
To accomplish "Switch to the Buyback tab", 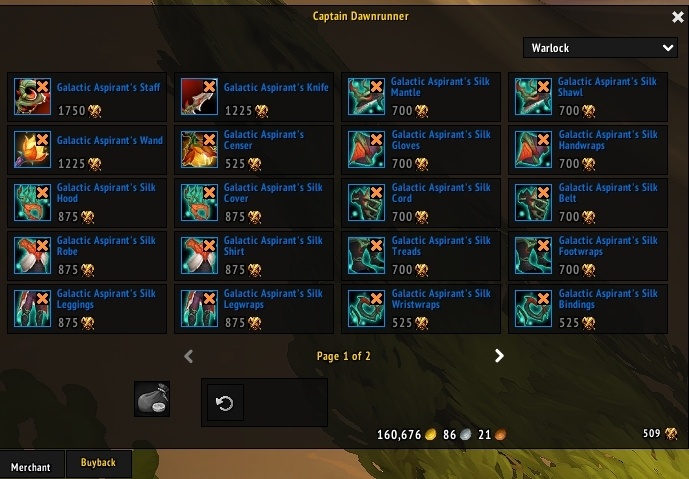I will tap(98, 463).
